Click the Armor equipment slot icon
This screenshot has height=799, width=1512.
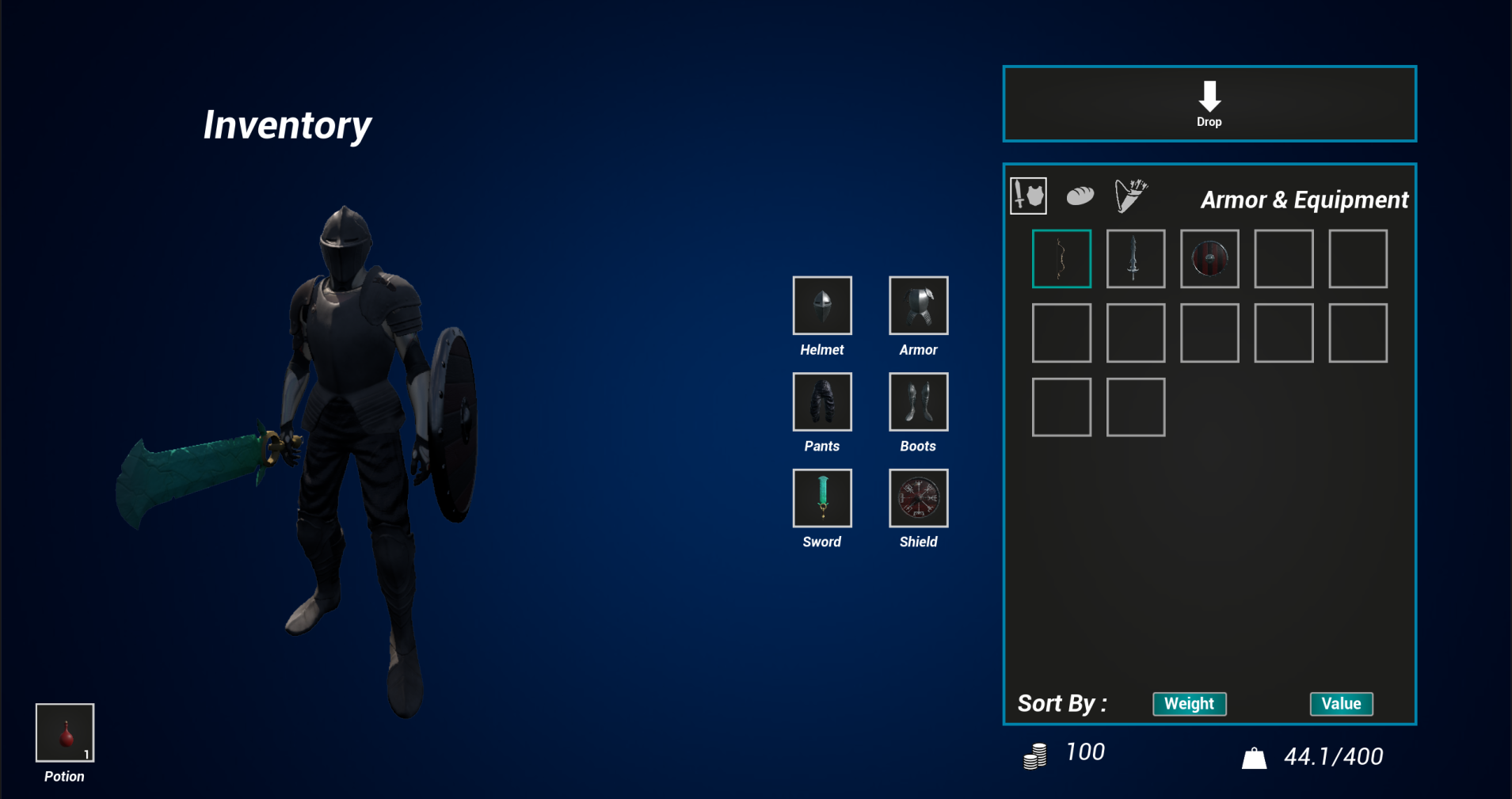918,305
